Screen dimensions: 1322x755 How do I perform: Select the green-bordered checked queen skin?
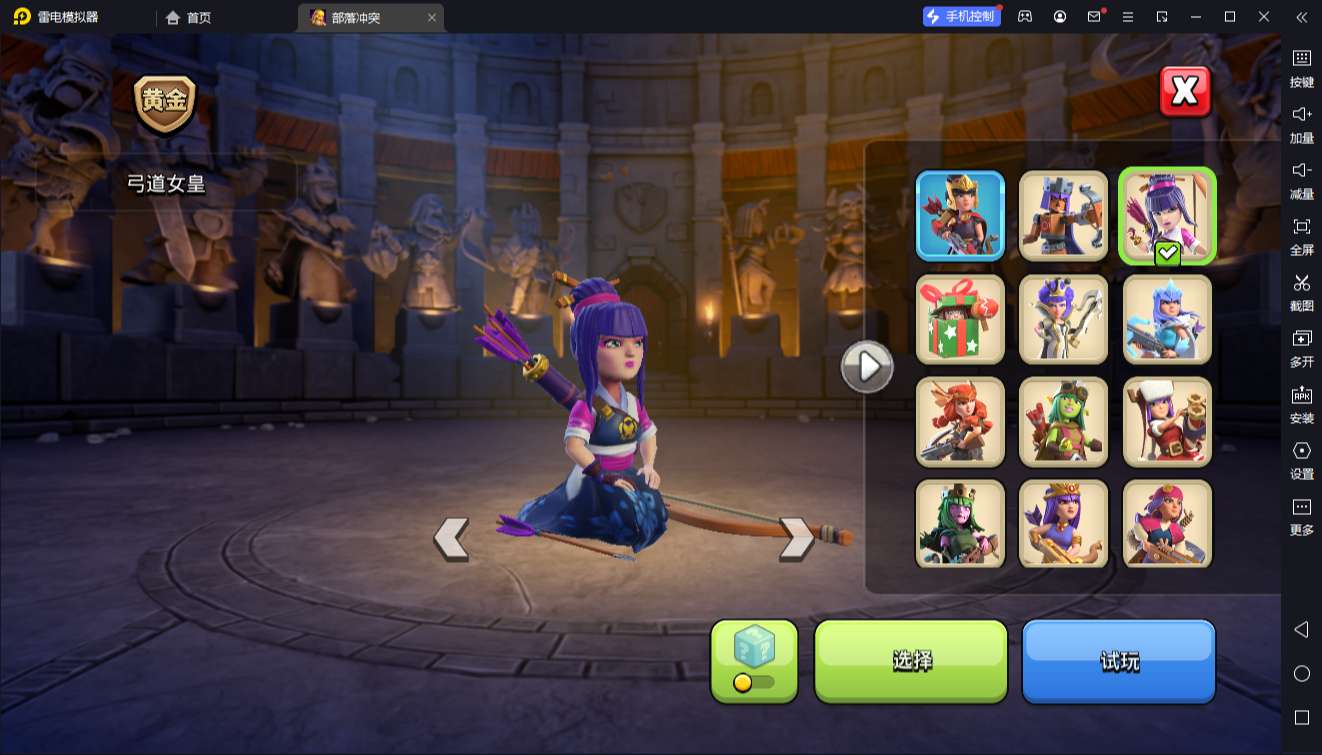[1167, 216]
